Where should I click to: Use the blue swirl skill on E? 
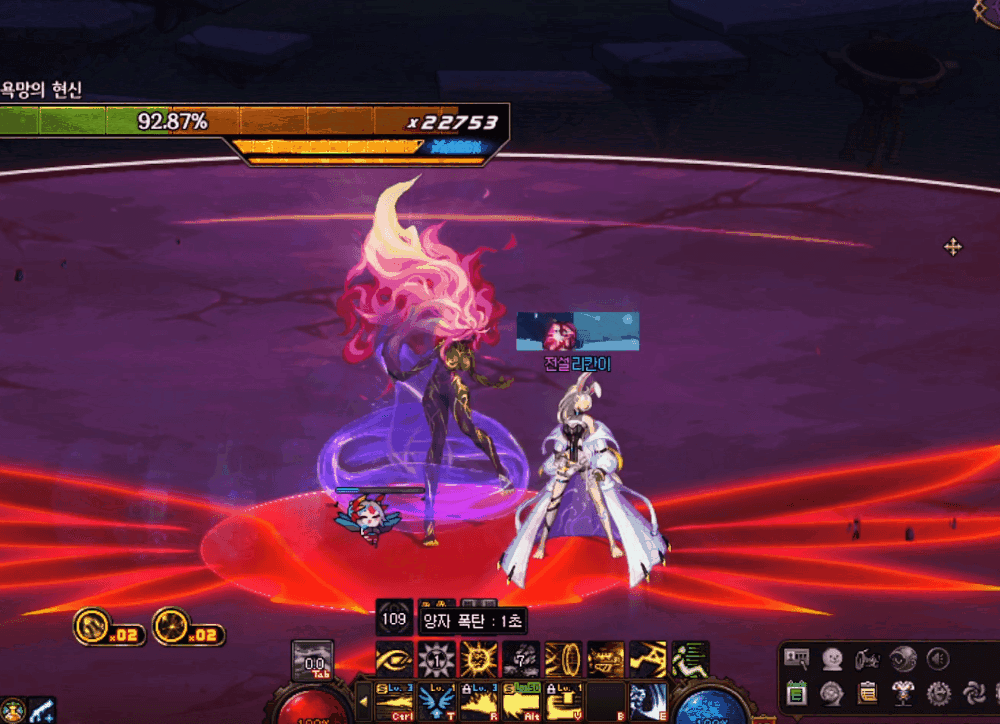[x=648, y=701]
